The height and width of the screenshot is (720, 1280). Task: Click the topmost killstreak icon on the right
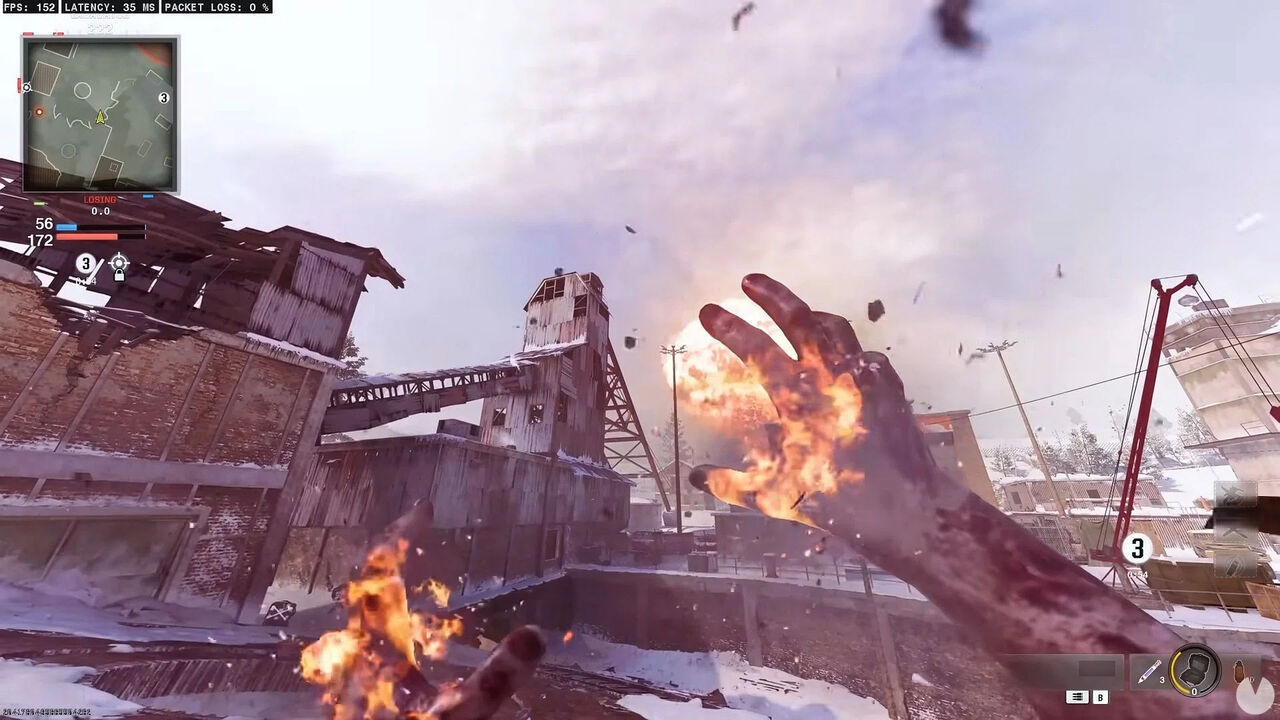[1235, 495]
